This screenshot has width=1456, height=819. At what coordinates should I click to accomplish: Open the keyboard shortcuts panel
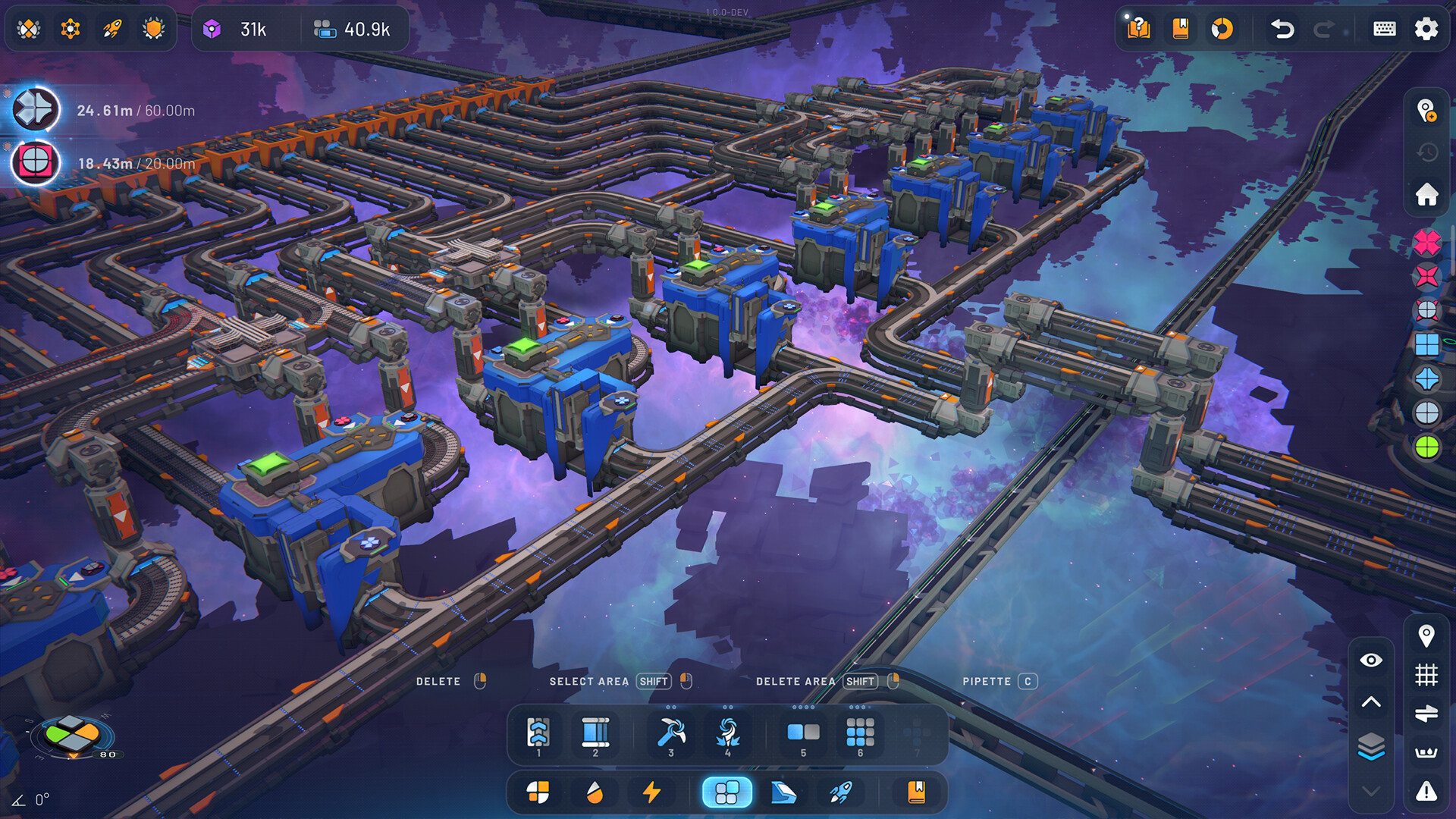coord(1383,29)
